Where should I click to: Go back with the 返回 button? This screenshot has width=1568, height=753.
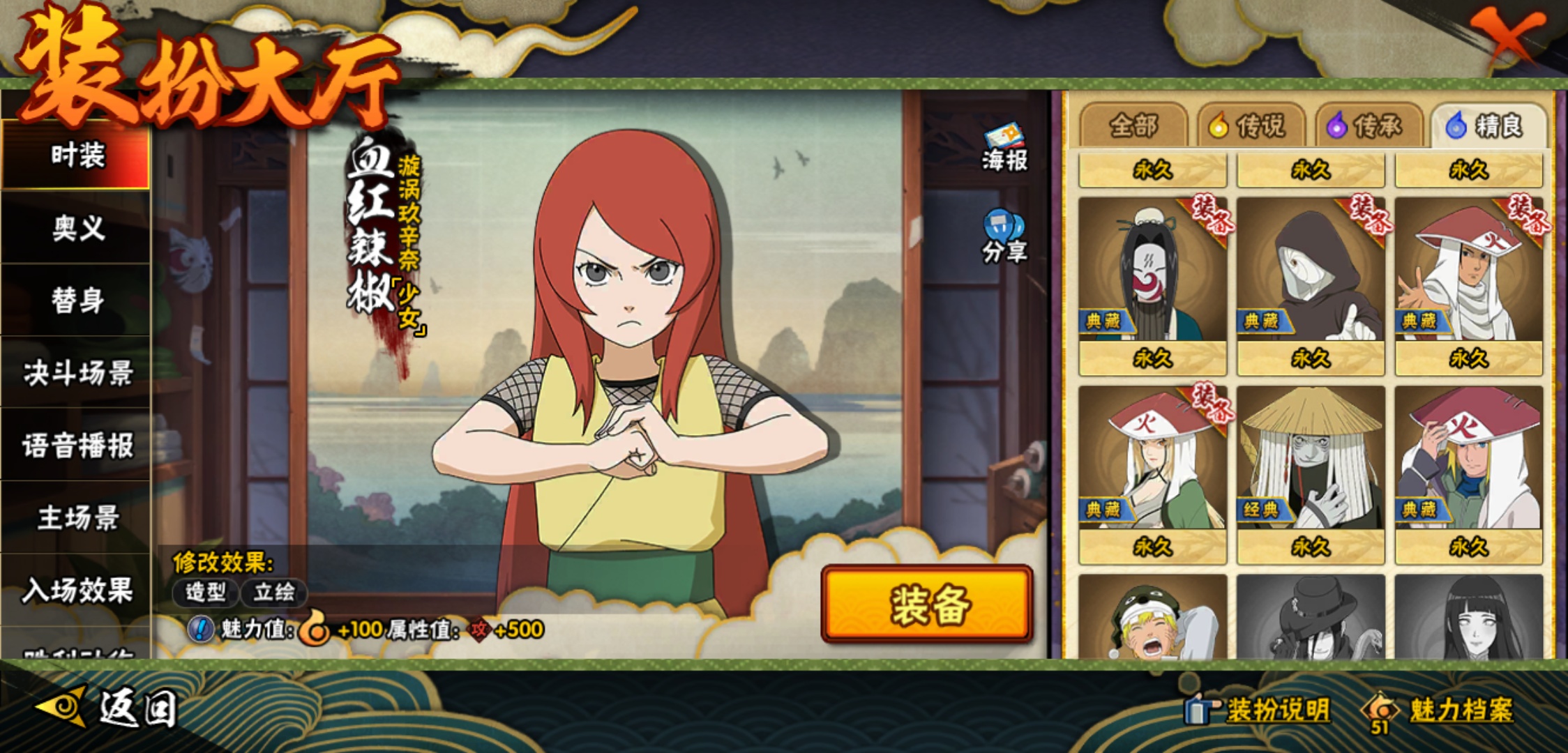[108, 708]
